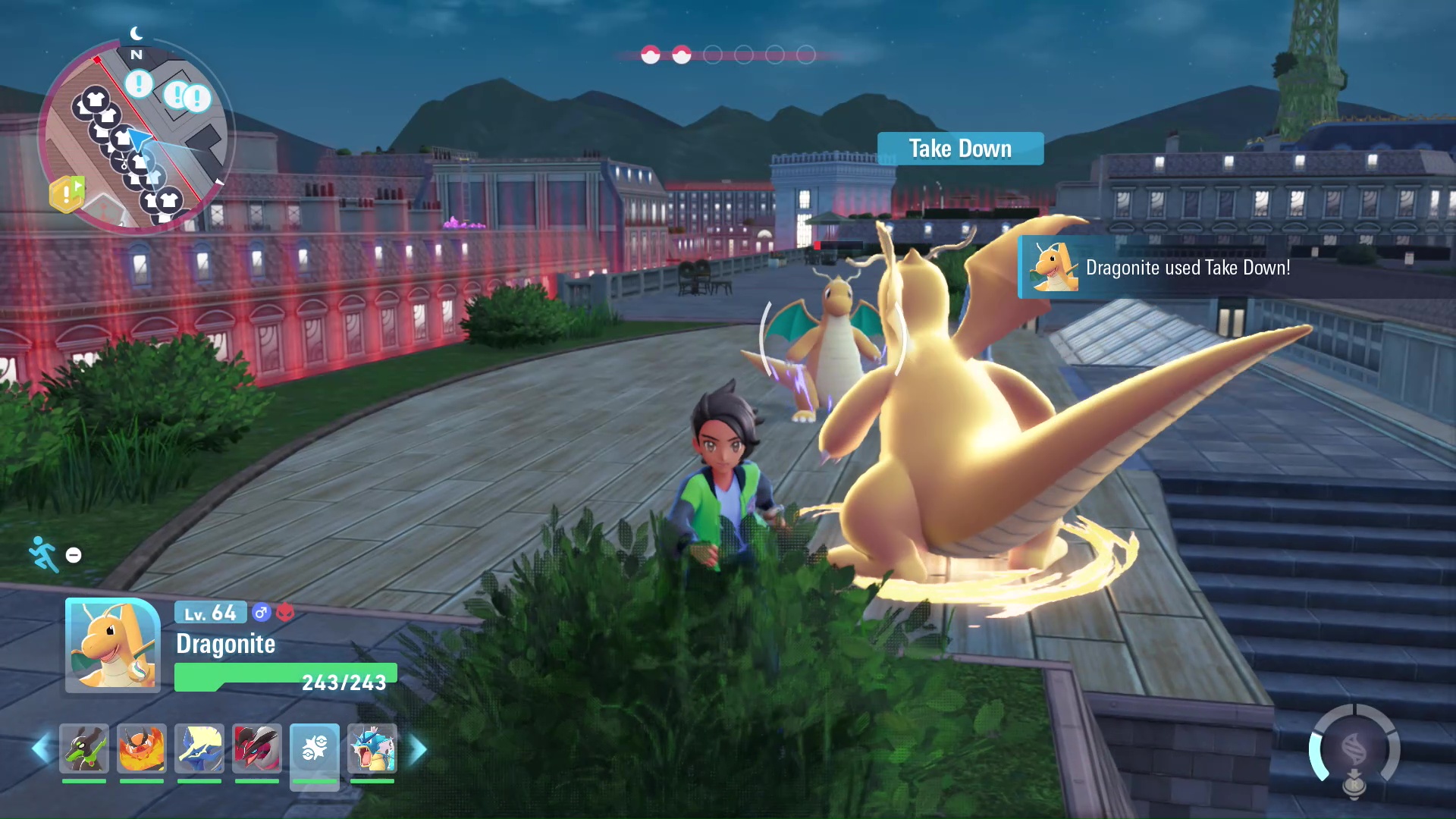Toggle the auto-run indicator

(42, 554)
